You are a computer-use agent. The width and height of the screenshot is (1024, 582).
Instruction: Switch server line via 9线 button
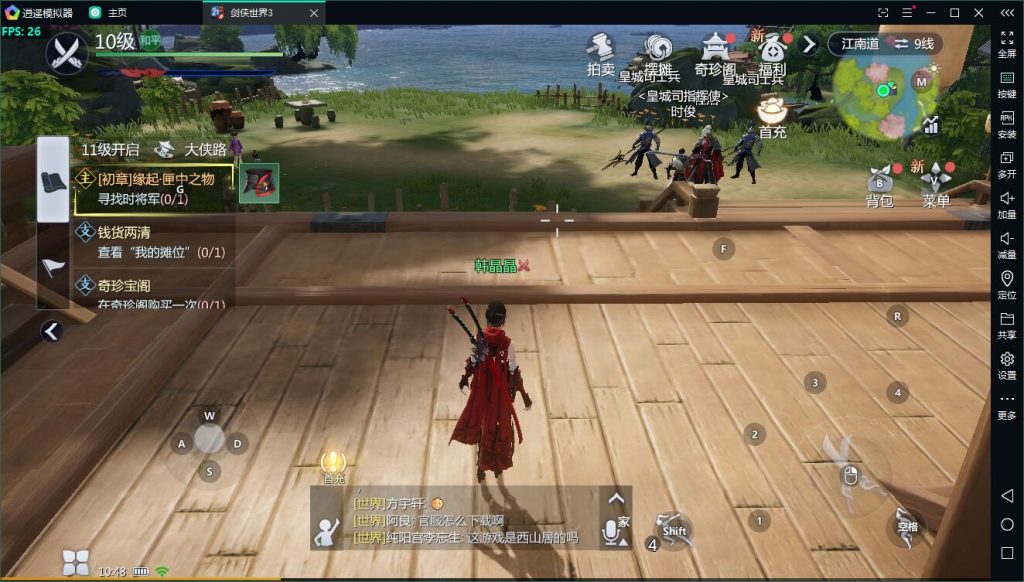(x=914, y=44)
